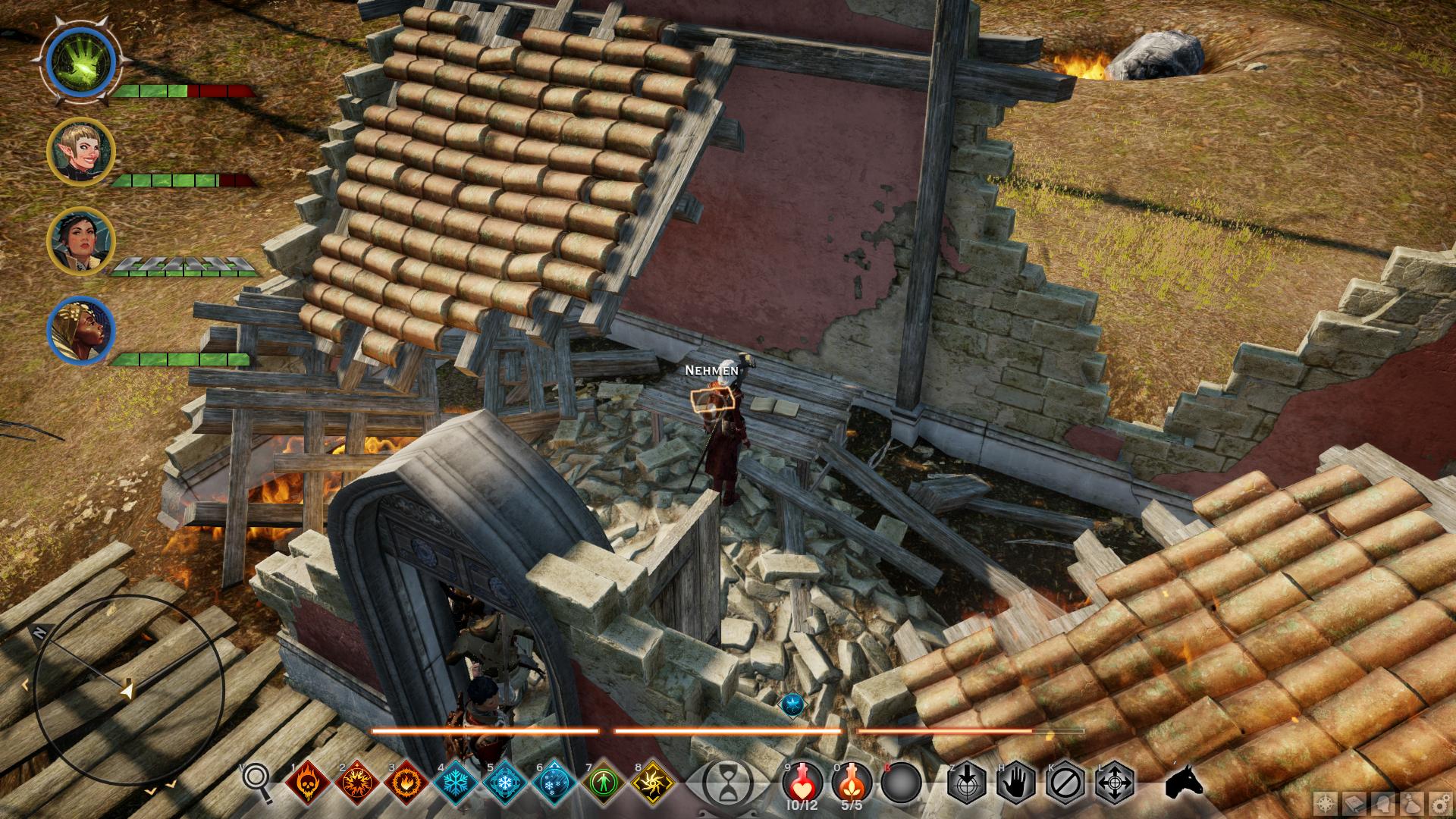Click the disengage circle-slash command
This screenshot has width=1456, height=819.
coord(1065,782)
